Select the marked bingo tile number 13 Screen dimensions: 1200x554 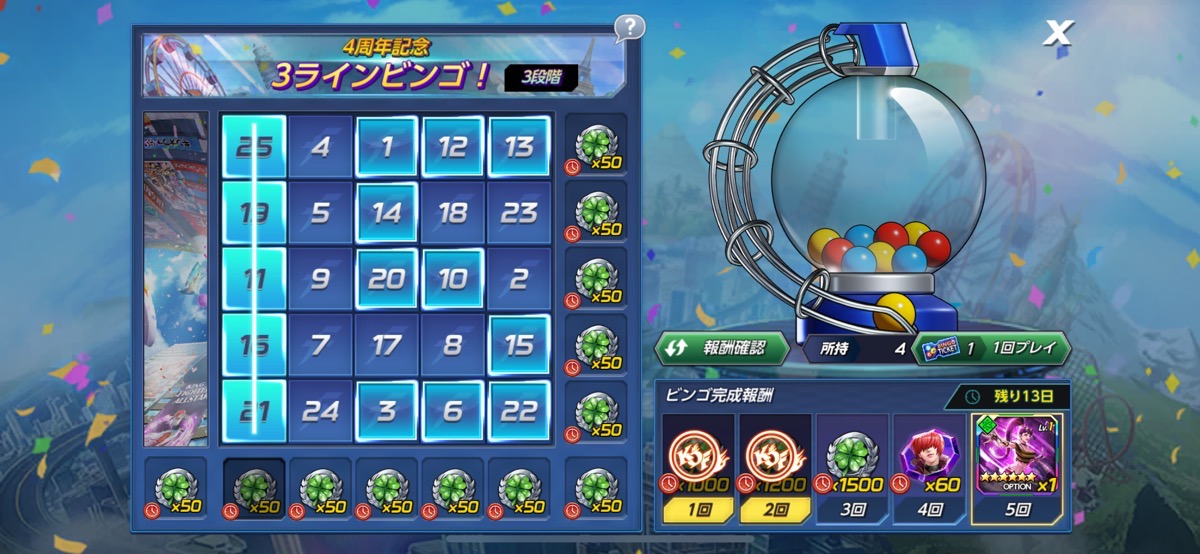coord(518,148)
